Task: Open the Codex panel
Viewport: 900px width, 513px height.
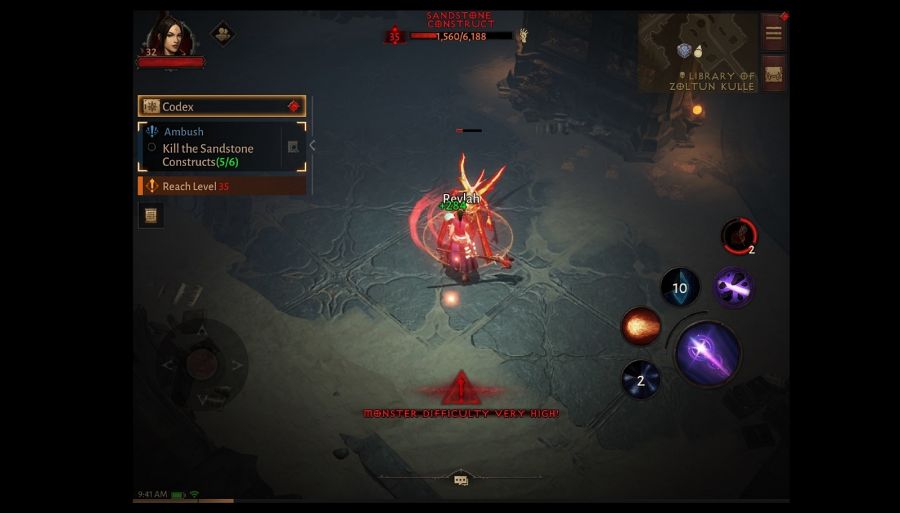Action: click(x=221, y=106)
